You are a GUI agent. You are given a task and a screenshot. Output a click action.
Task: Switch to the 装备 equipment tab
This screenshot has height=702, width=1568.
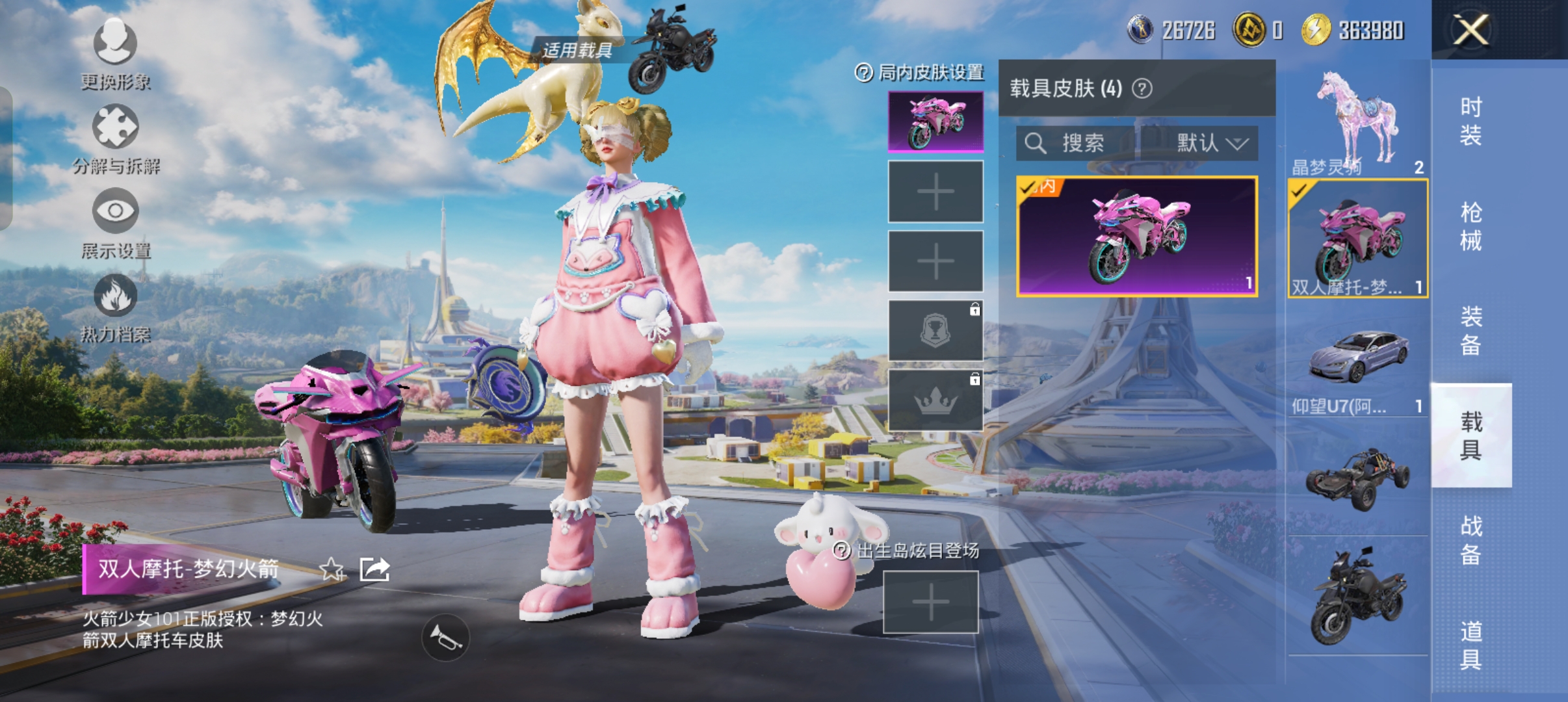[x=1471, y=330]
